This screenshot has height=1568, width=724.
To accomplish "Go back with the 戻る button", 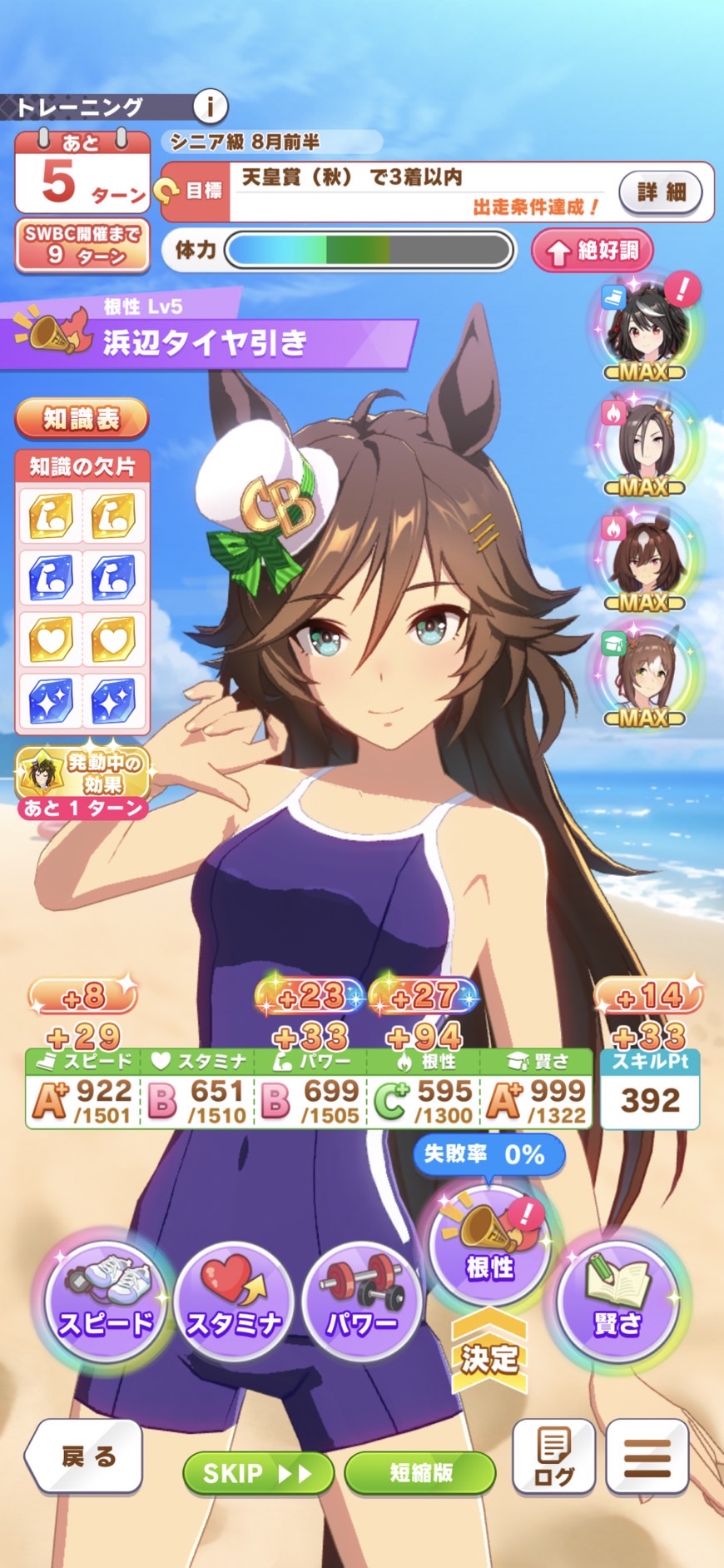I will 84,1456.
